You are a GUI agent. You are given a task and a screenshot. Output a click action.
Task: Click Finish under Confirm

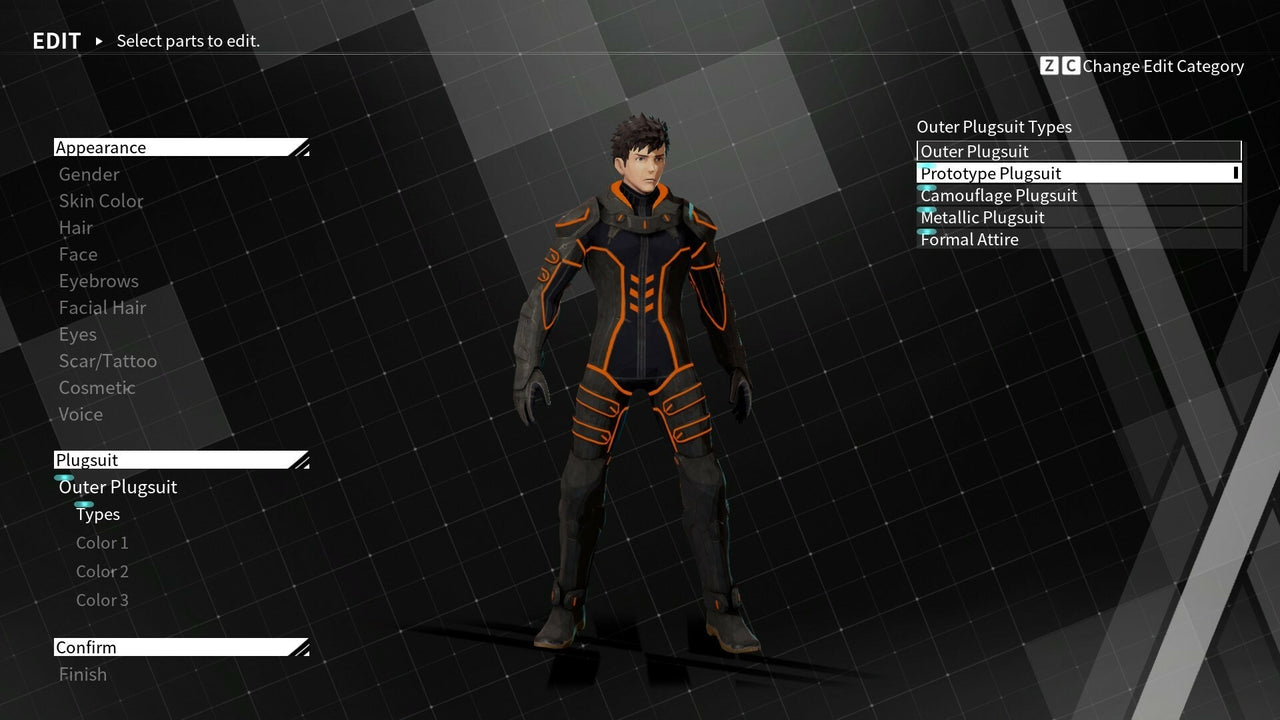coord(83,674)
